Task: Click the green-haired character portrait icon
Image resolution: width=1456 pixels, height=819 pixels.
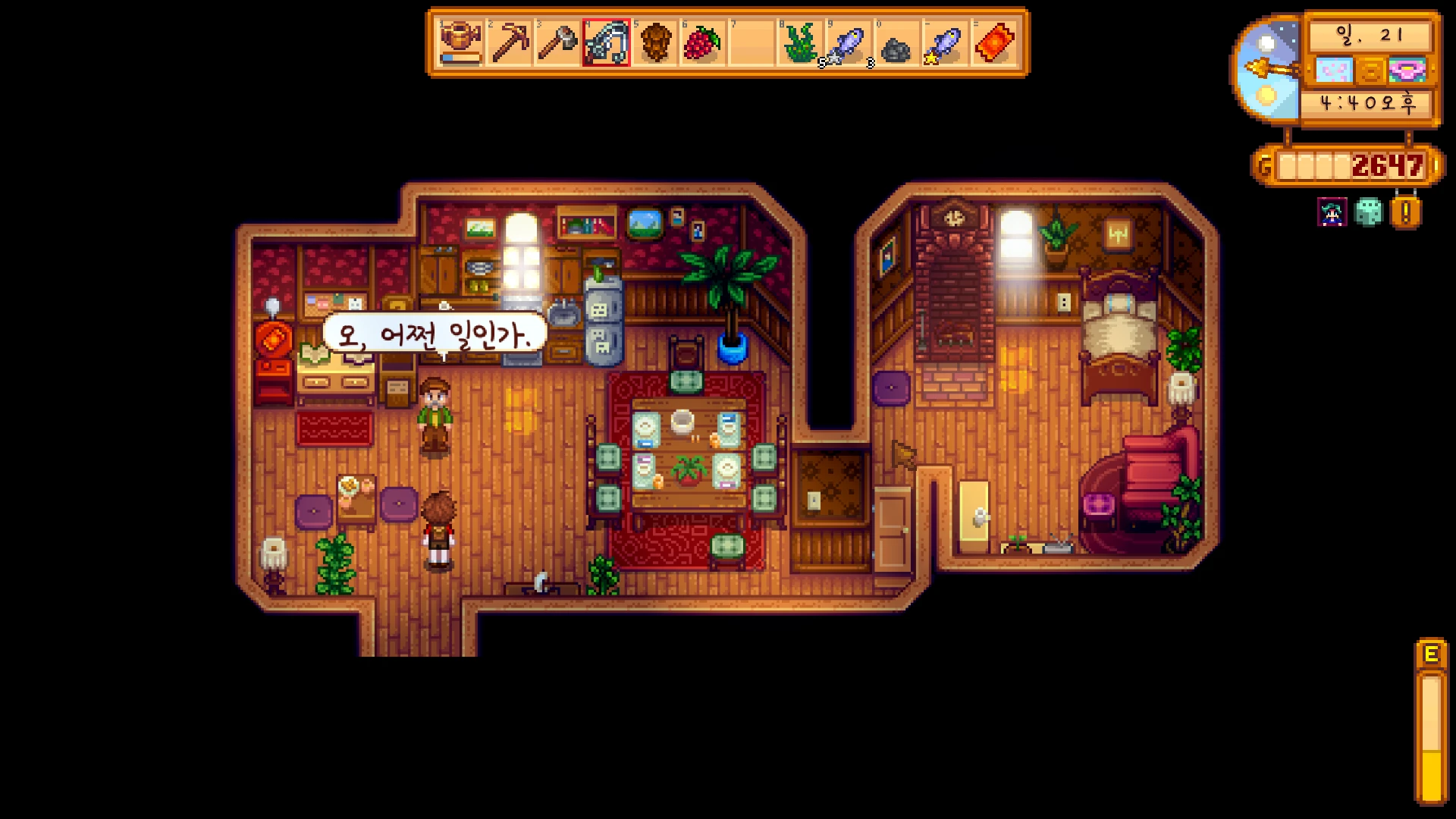Action: [1332, 213]
